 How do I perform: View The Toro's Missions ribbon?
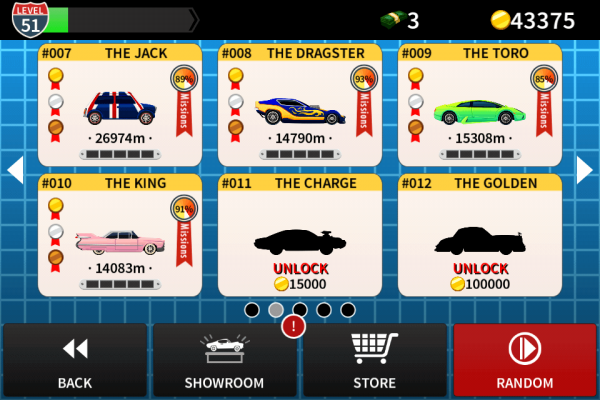[x=544, y=105]
